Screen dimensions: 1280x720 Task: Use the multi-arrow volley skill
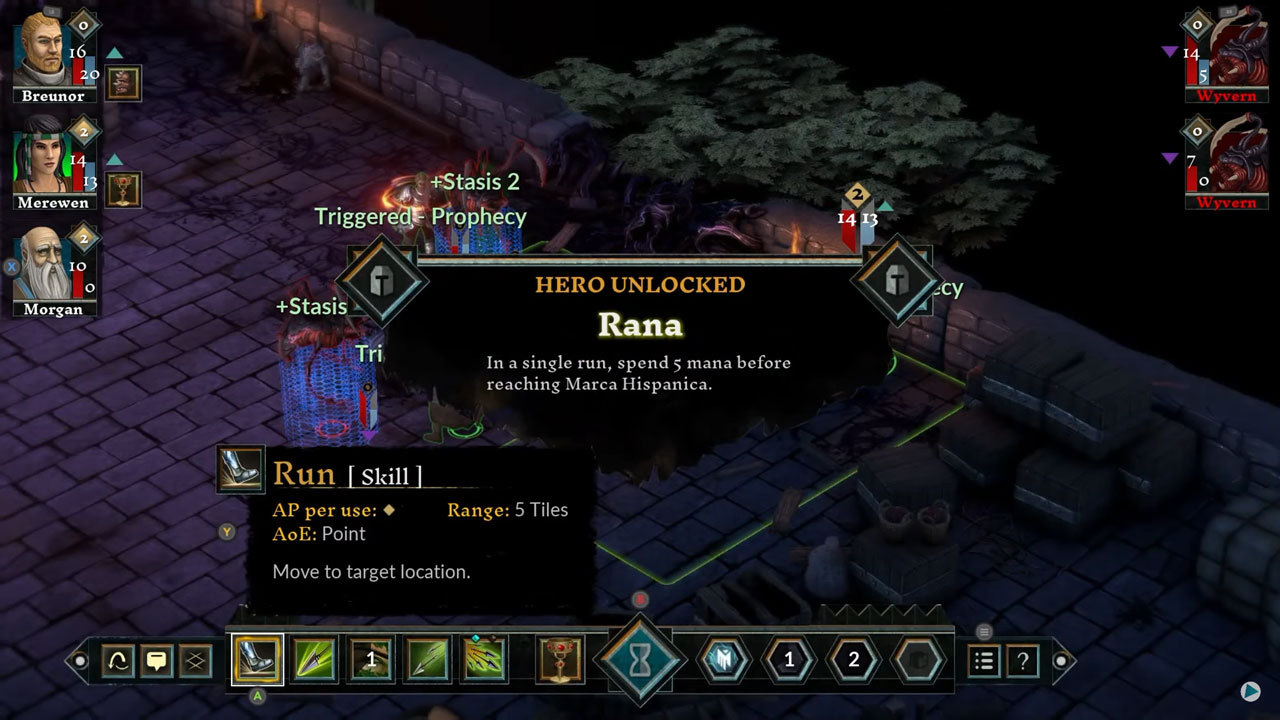click(x=484, y=660)
